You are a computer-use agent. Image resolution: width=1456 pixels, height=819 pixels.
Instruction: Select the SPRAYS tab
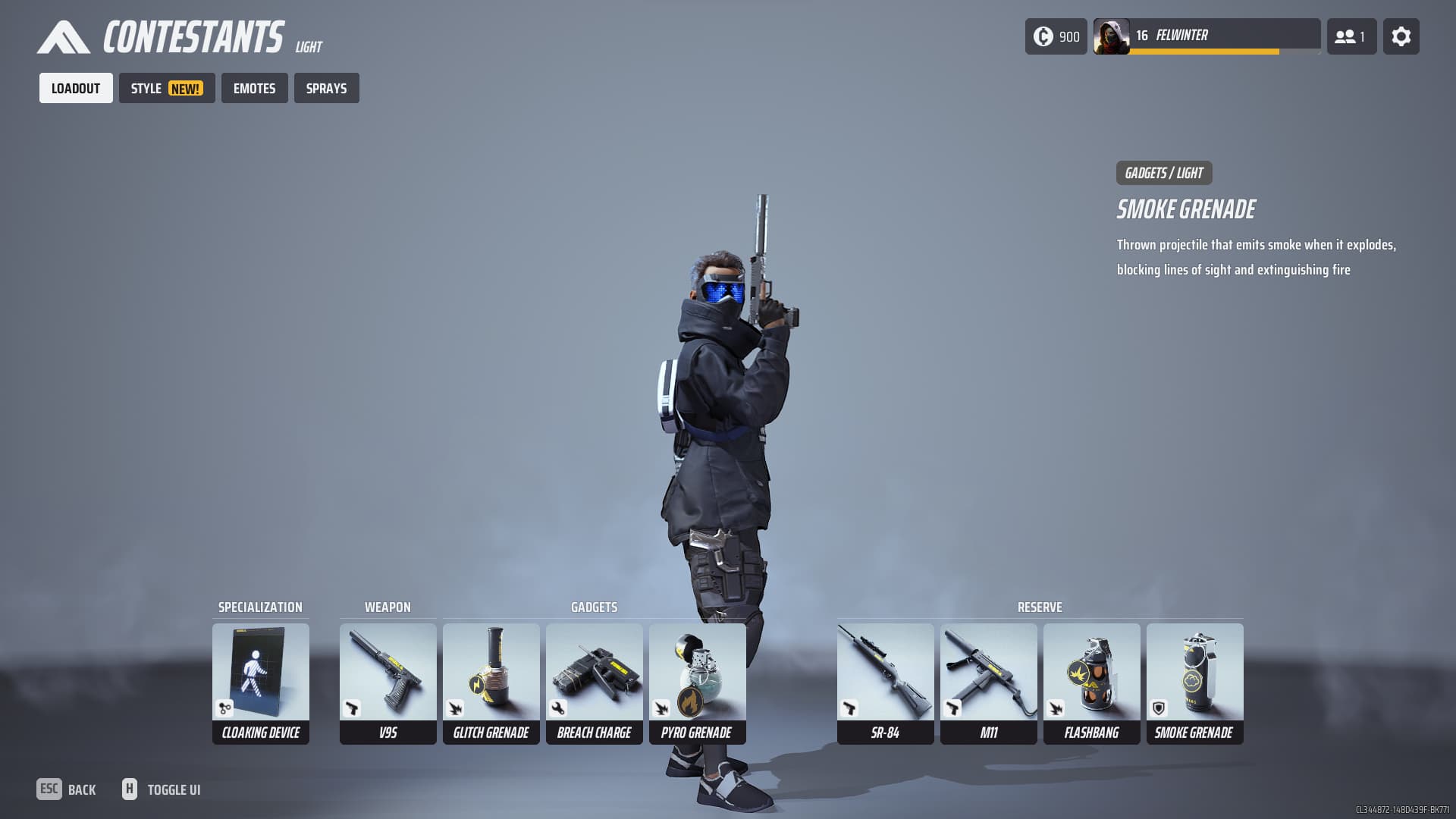(x=326, y=88)
